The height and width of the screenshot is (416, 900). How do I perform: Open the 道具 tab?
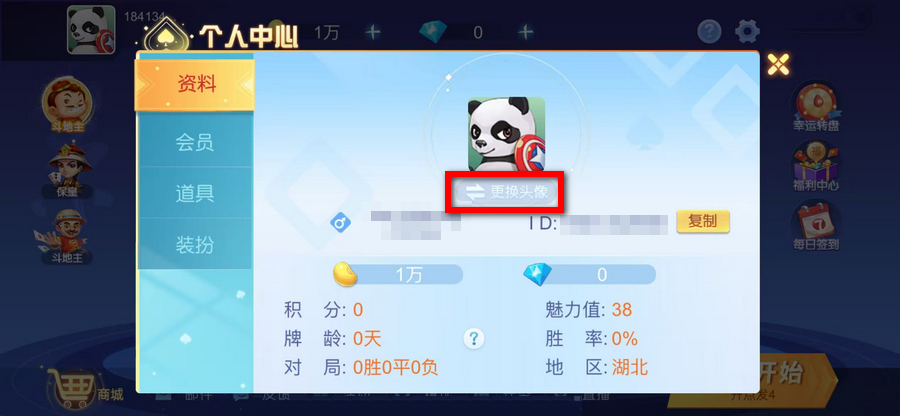(x=195, y=193)
